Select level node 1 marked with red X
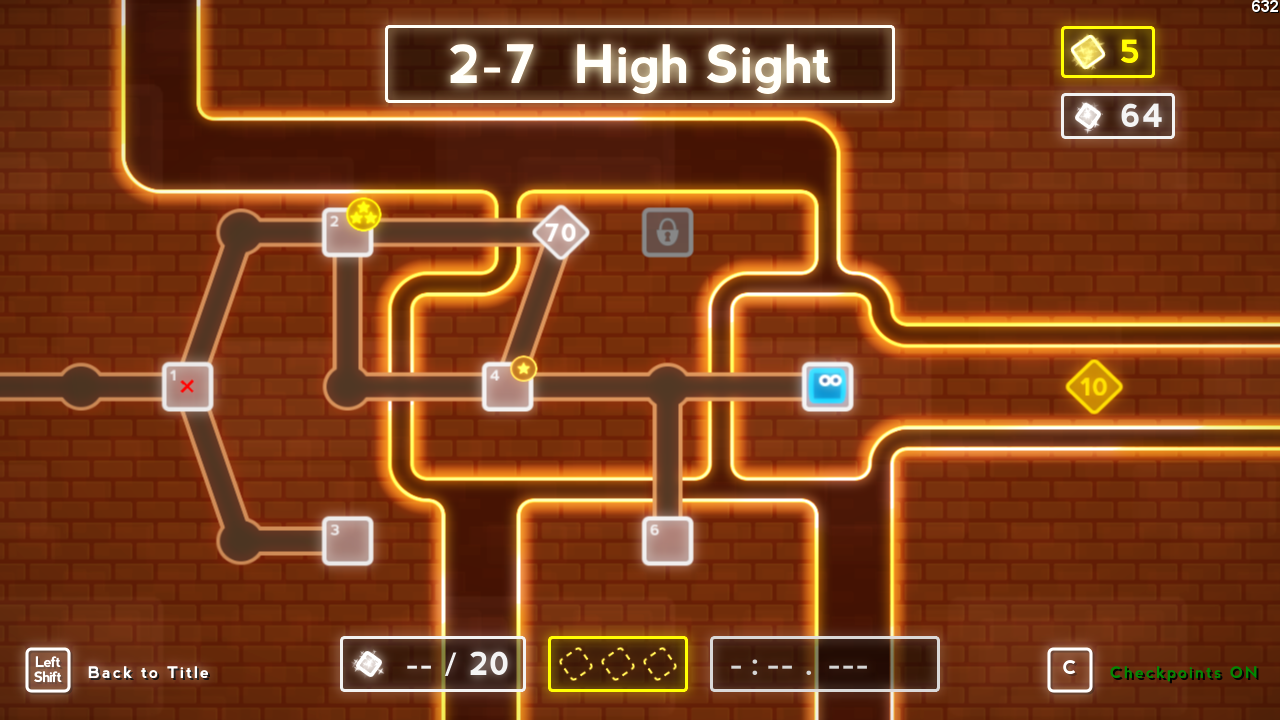Screen dimensions: 1280x720 [x=187, y=388]
